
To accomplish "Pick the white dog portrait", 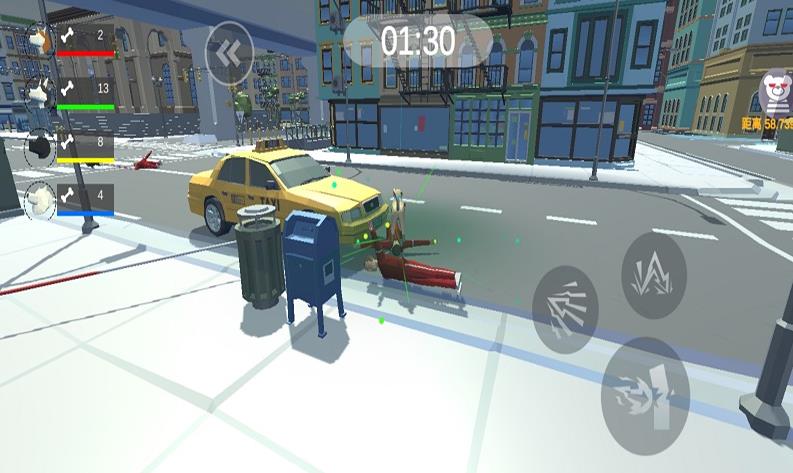I will tap(39, 201).
